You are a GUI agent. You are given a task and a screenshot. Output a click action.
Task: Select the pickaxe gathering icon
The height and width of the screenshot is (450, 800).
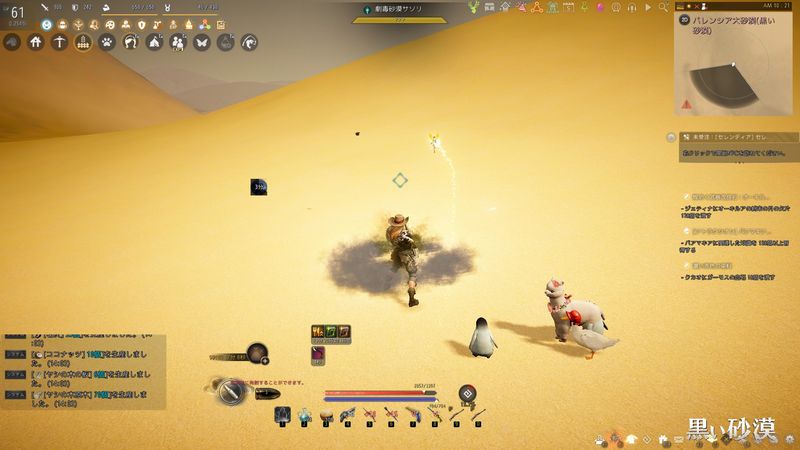59,42
